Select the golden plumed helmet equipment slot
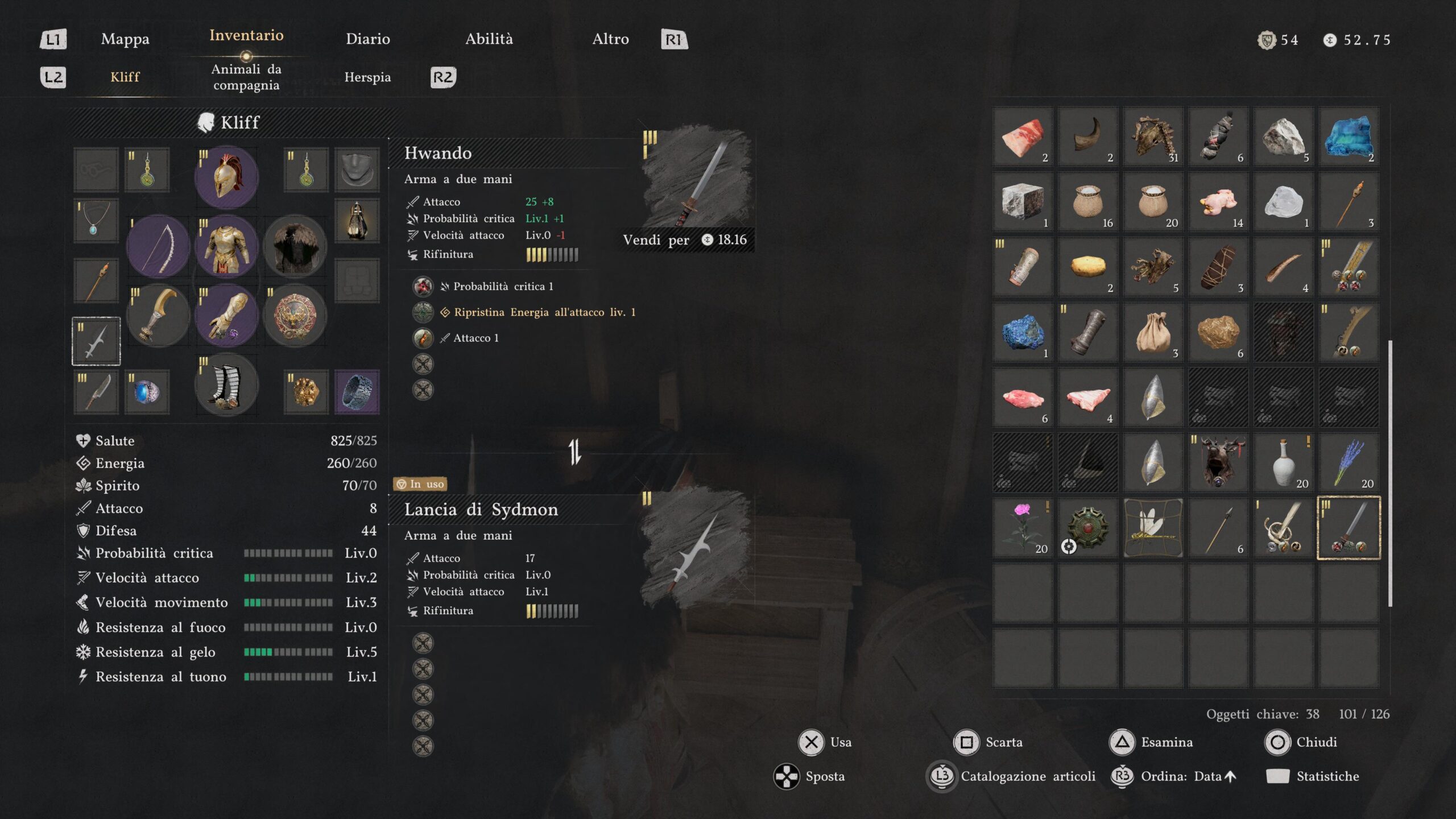 tap(226, 177)
